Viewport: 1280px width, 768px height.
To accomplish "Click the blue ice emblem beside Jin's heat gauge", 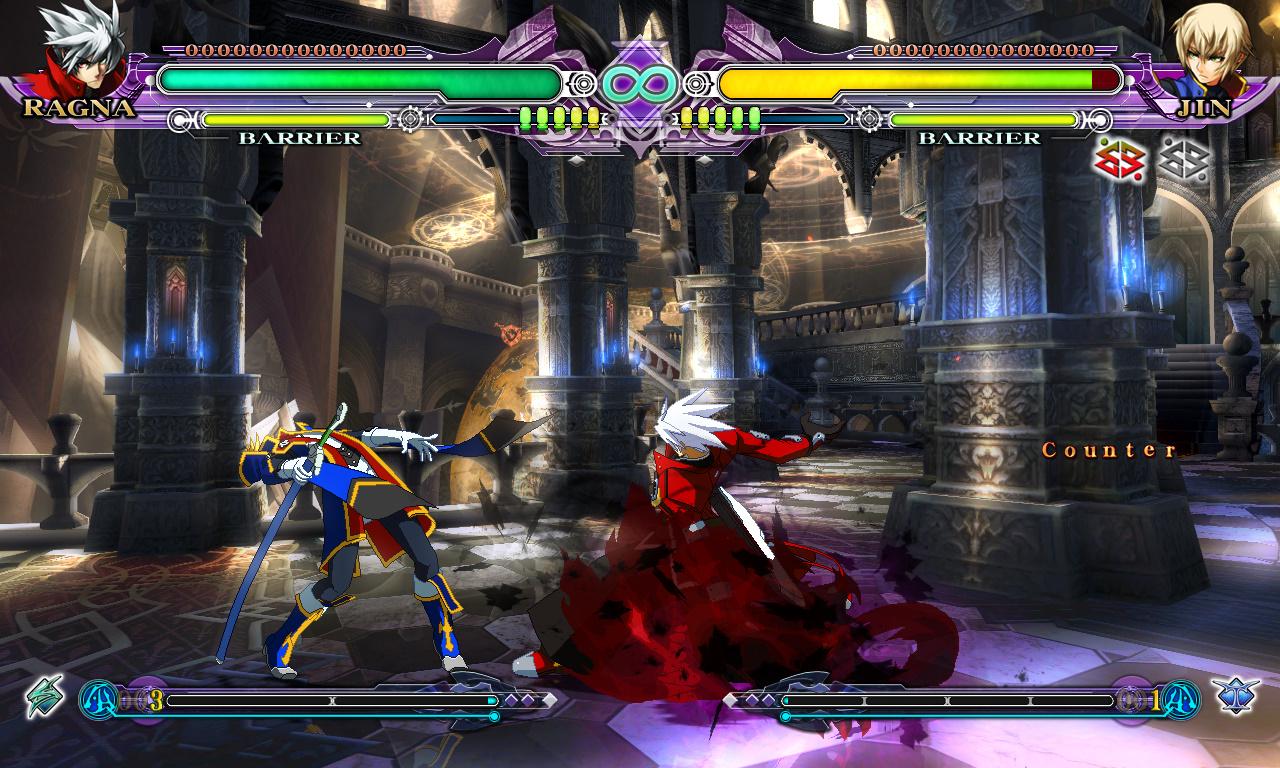I will [1234, 696].
